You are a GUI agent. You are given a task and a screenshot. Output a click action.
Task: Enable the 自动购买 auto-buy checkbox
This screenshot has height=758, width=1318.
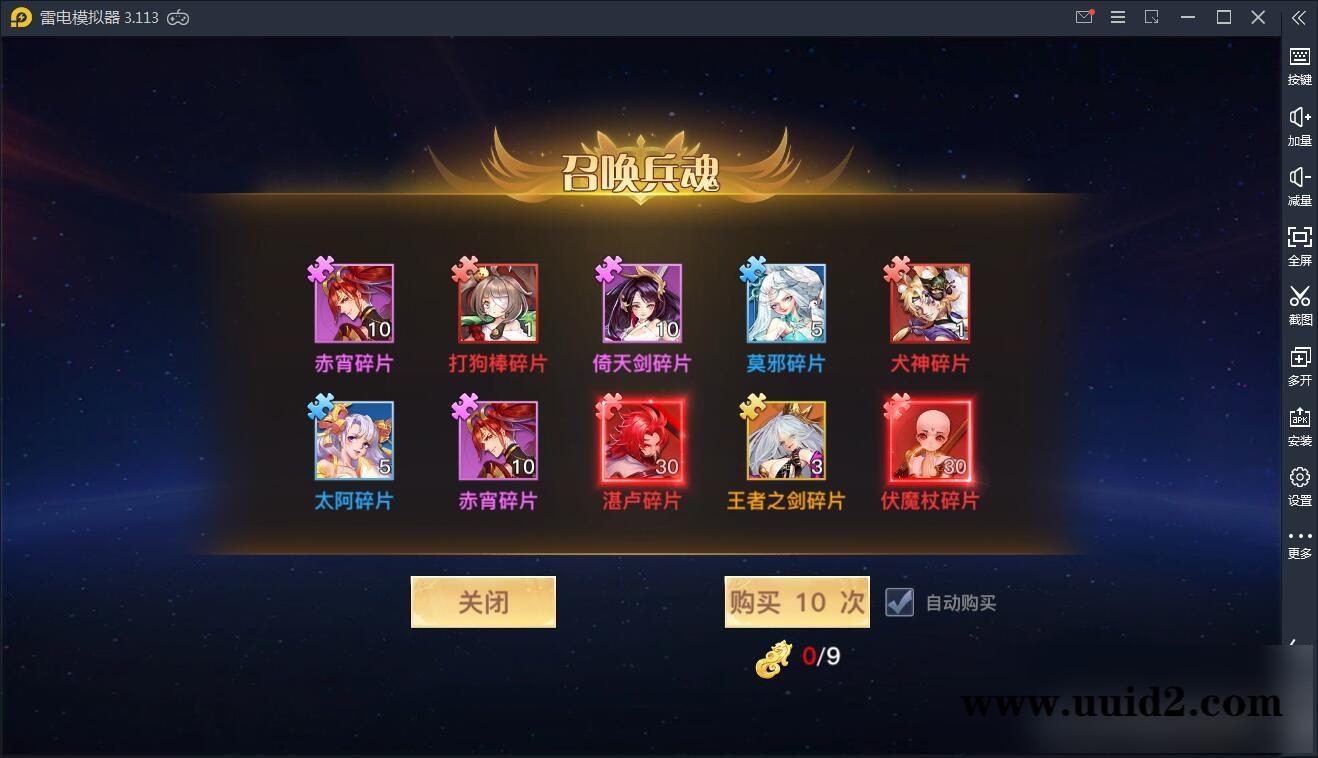(899, 602)
